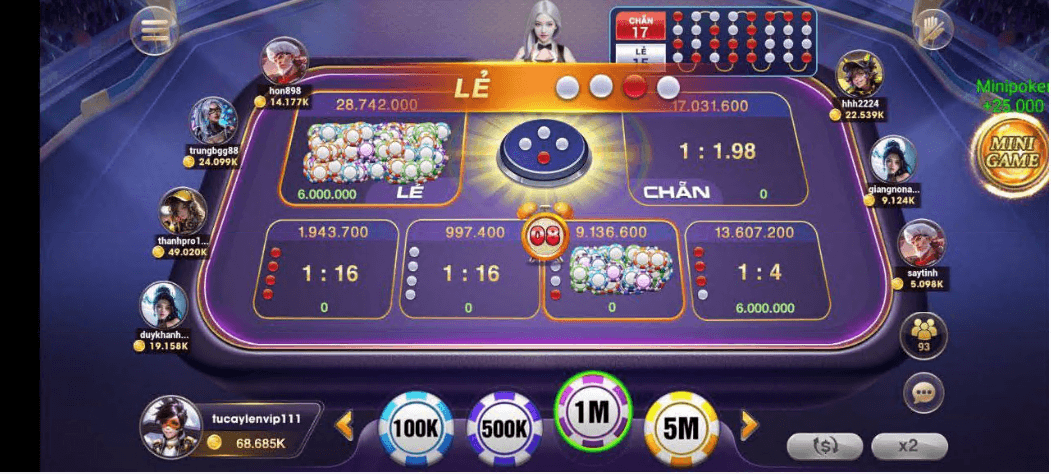1051x474 pixels.
Task: Select the 5M betting chip
Action: [x=681, y=428]
